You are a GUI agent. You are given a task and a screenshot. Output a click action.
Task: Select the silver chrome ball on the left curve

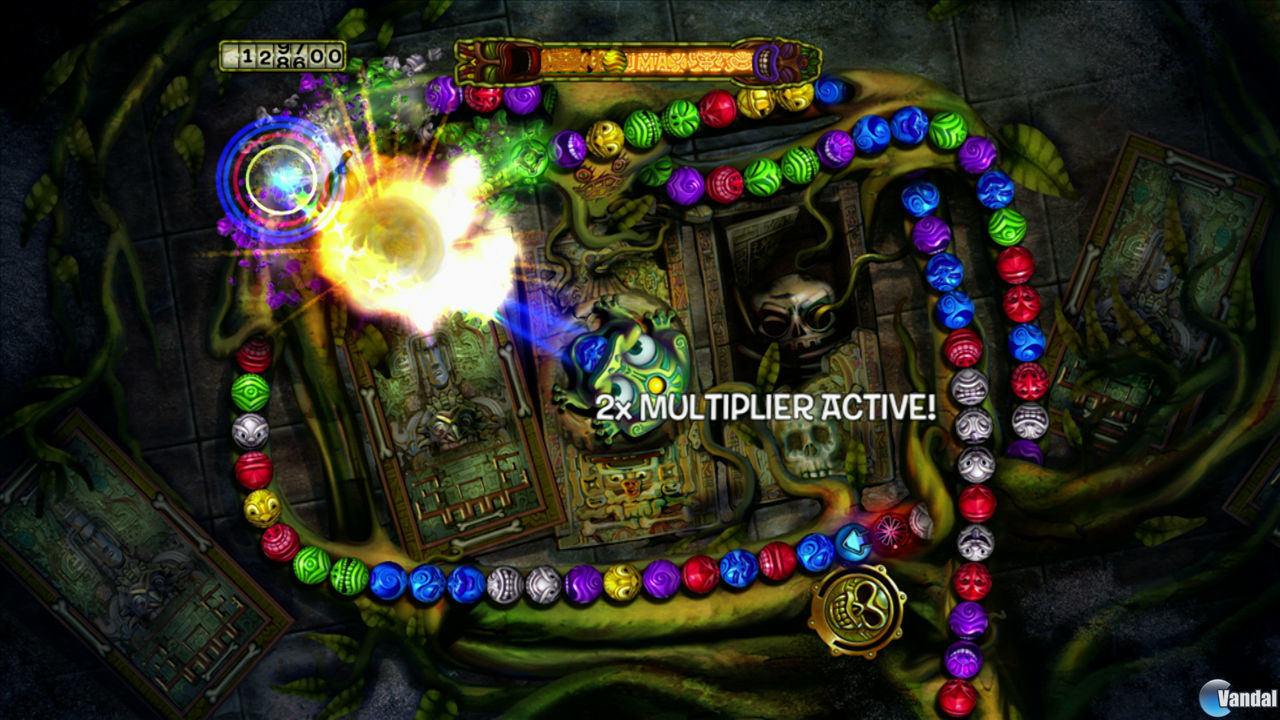[252, 430]
